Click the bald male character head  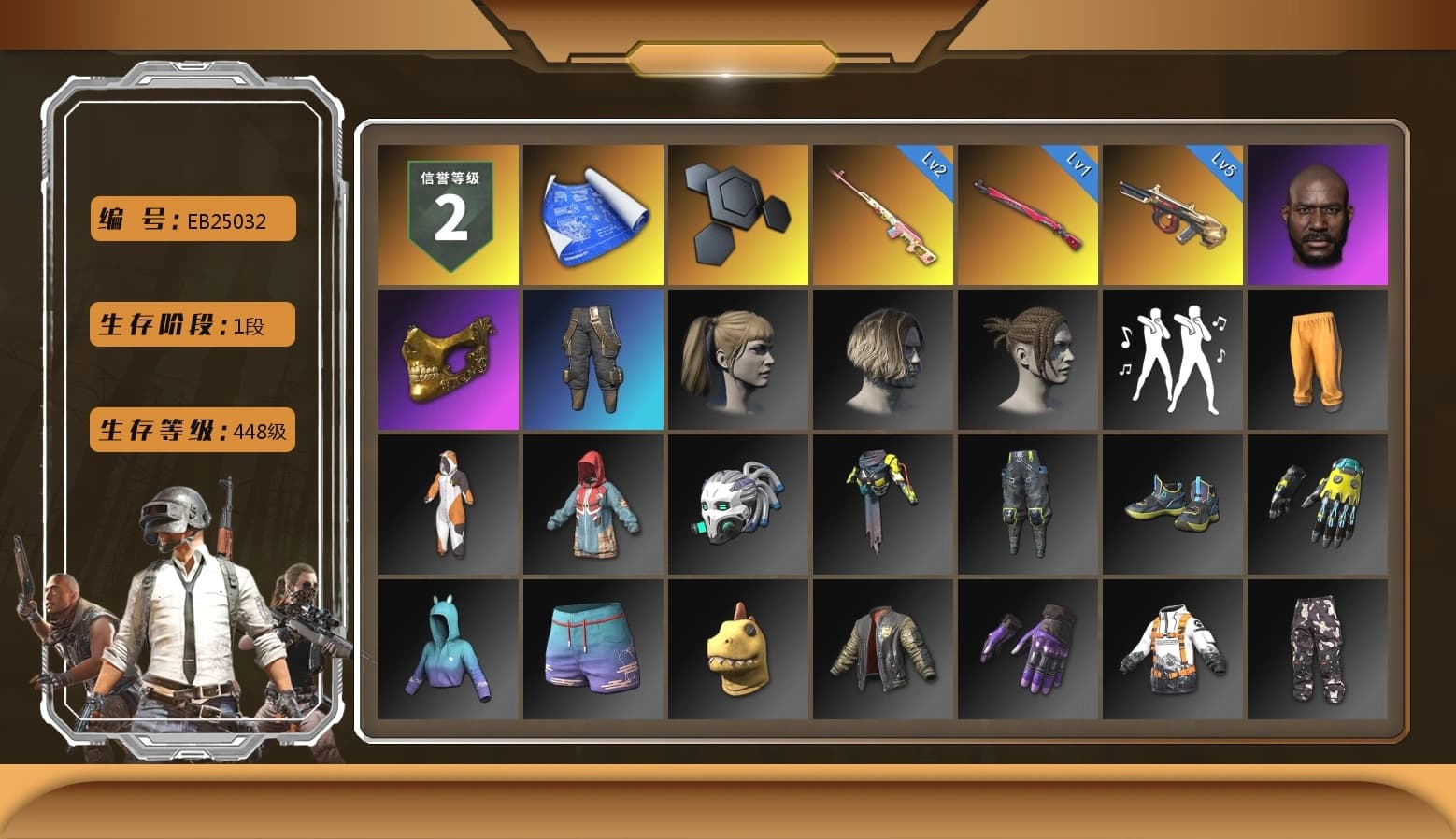tap(1318, 215)
